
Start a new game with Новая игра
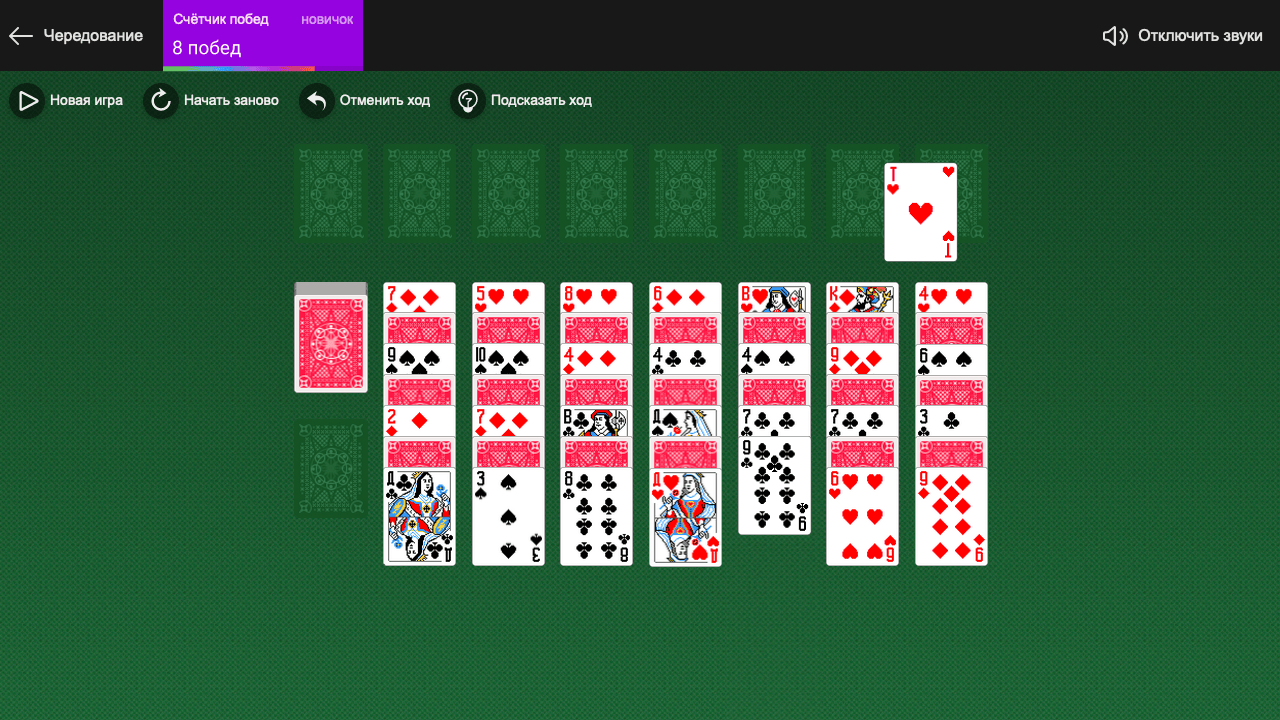pyautogui.click(x=88, y=100)
